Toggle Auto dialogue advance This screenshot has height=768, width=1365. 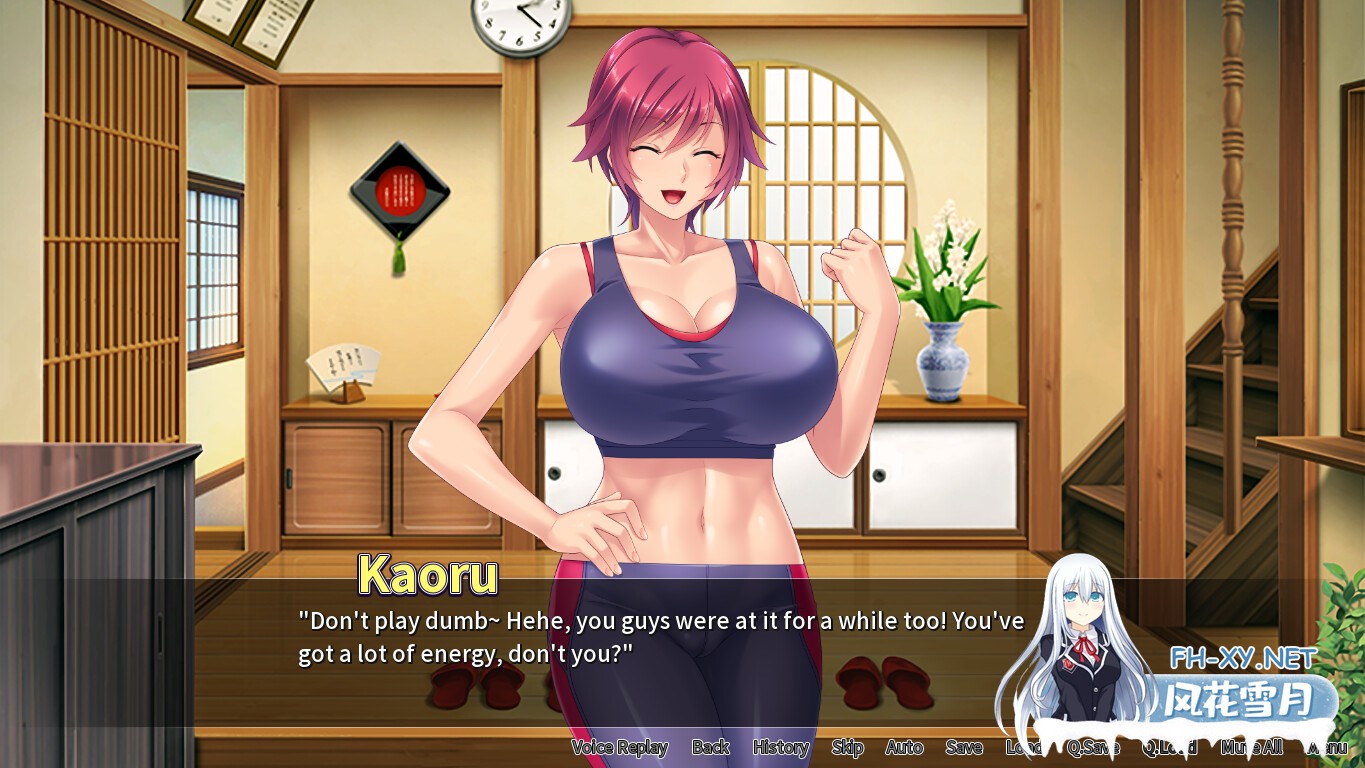click(x=904, y=747)
